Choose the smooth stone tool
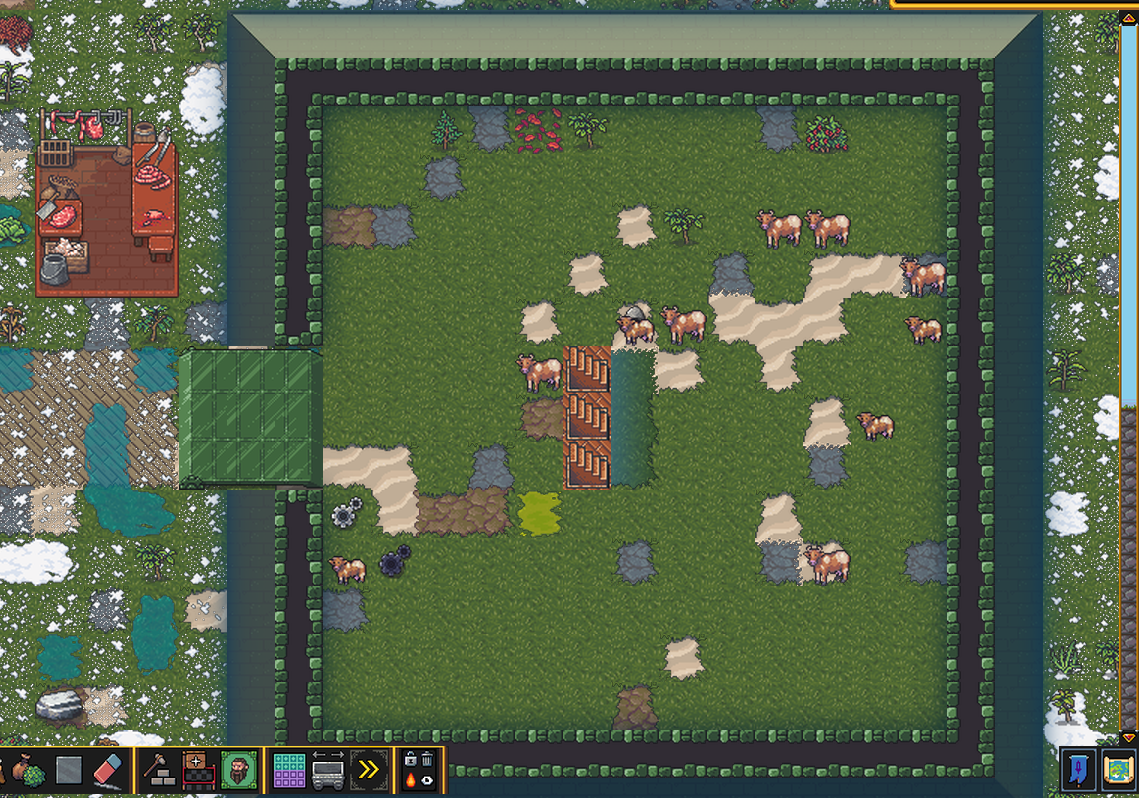The image size is (1139, 798). tap(69, 771)
